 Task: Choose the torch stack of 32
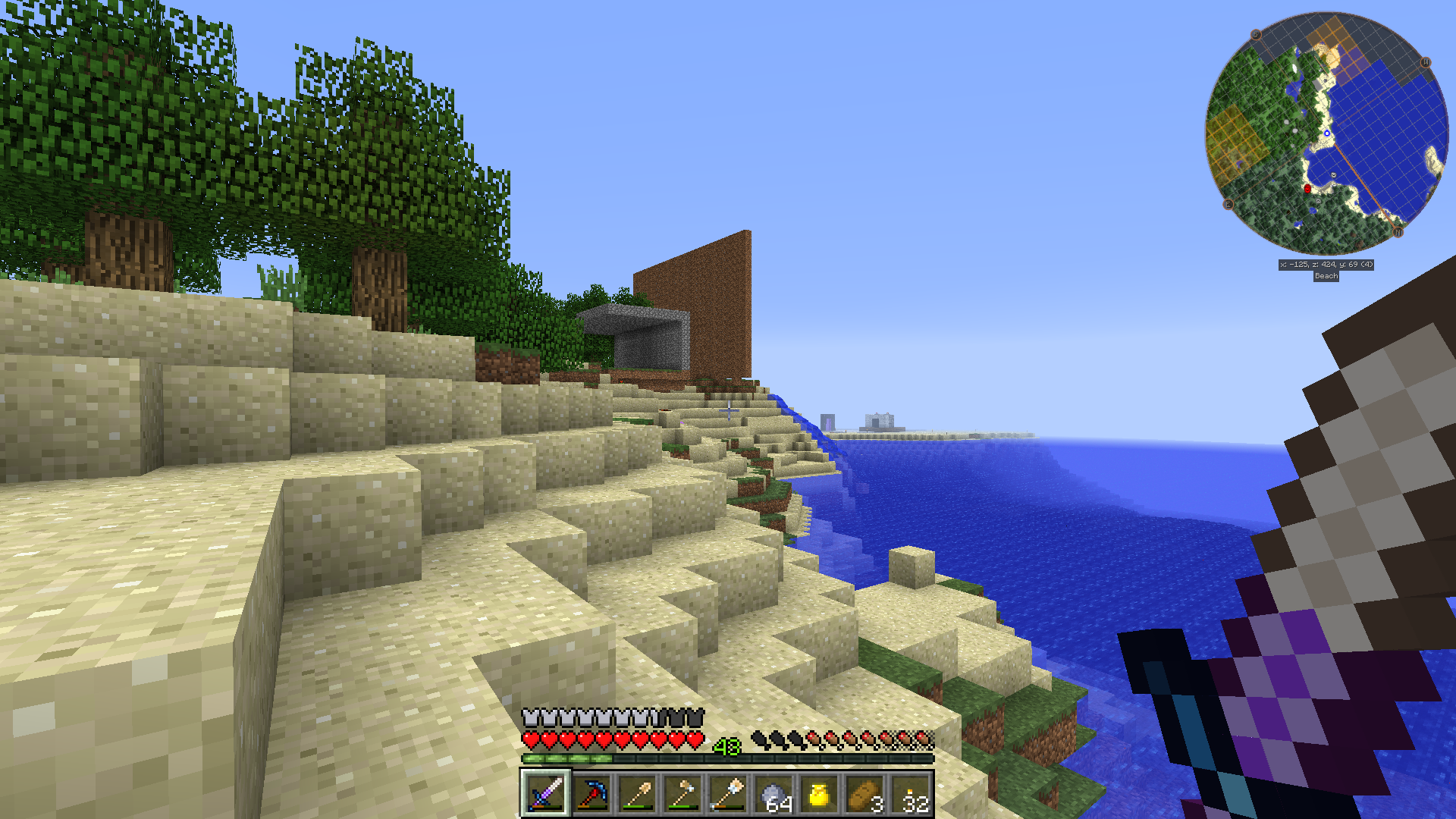pyautogui.click(x=911, y=794)
